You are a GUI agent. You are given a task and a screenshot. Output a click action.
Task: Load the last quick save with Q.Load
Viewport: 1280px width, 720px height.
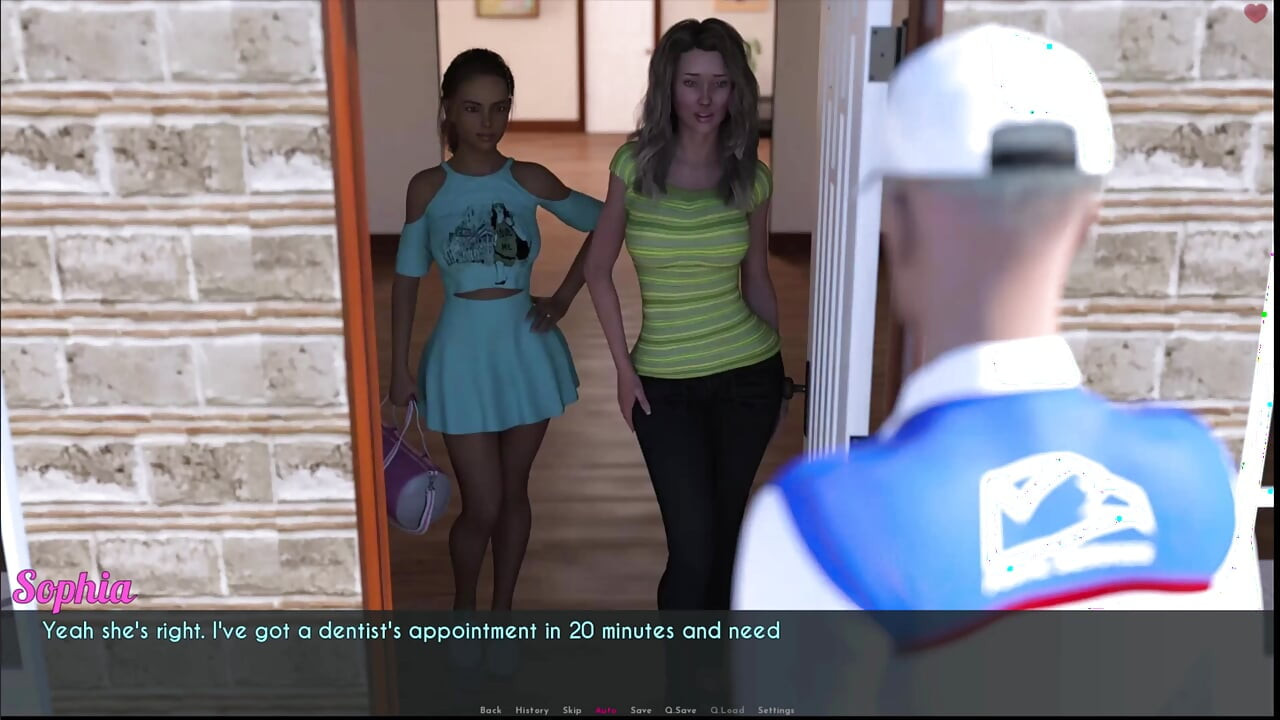[727, 709]
